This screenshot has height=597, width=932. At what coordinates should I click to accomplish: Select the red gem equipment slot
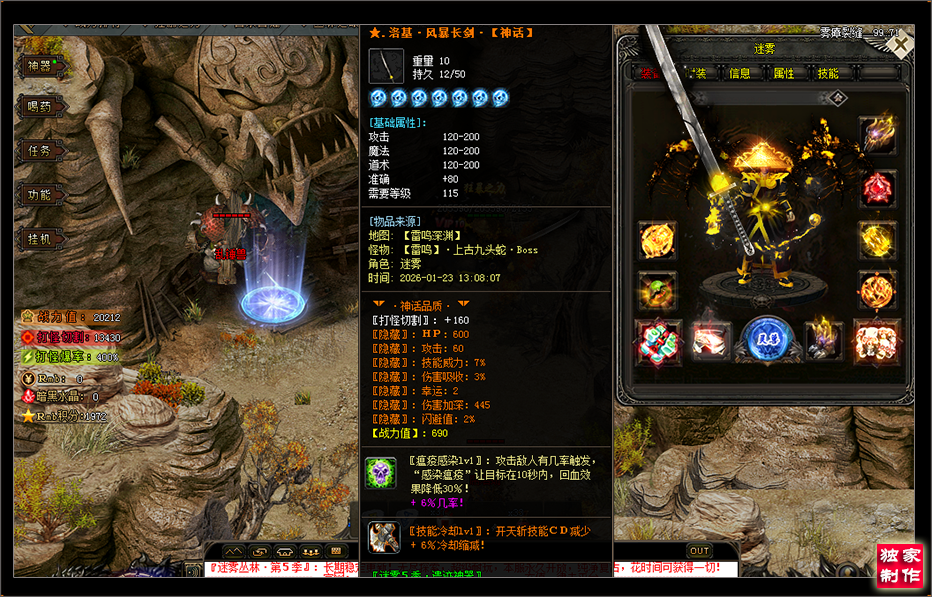pos(877,188)
